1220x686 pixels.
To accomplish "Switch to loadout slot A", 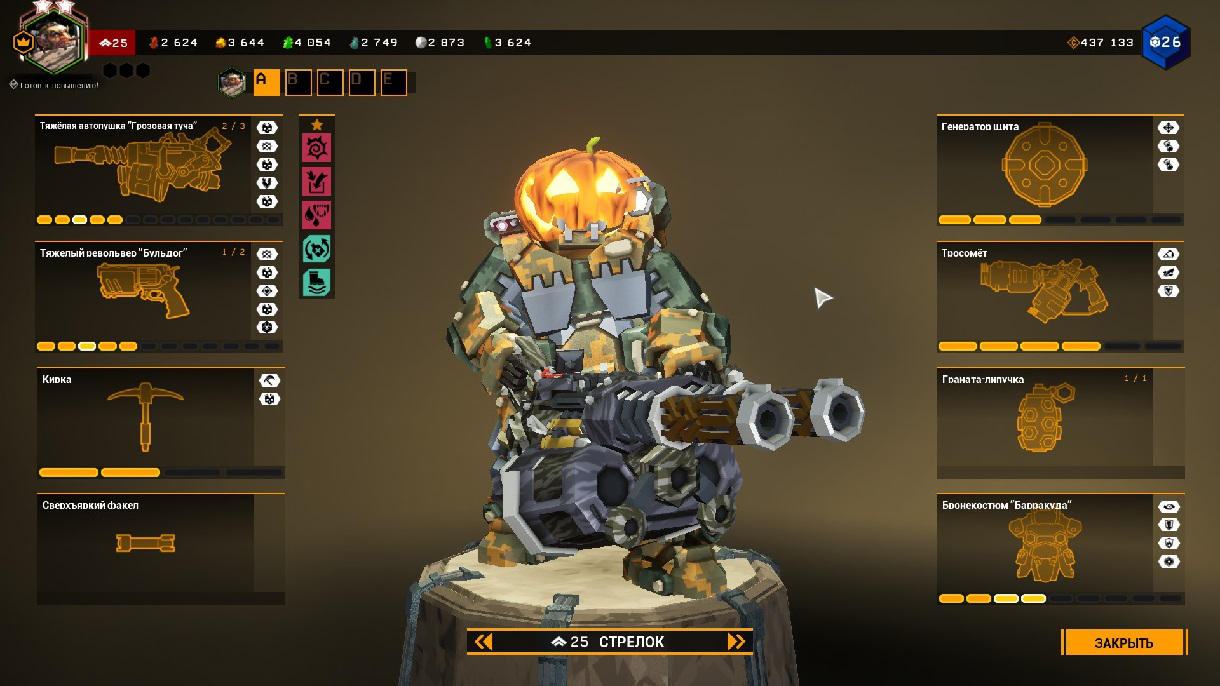I will 266,82.
